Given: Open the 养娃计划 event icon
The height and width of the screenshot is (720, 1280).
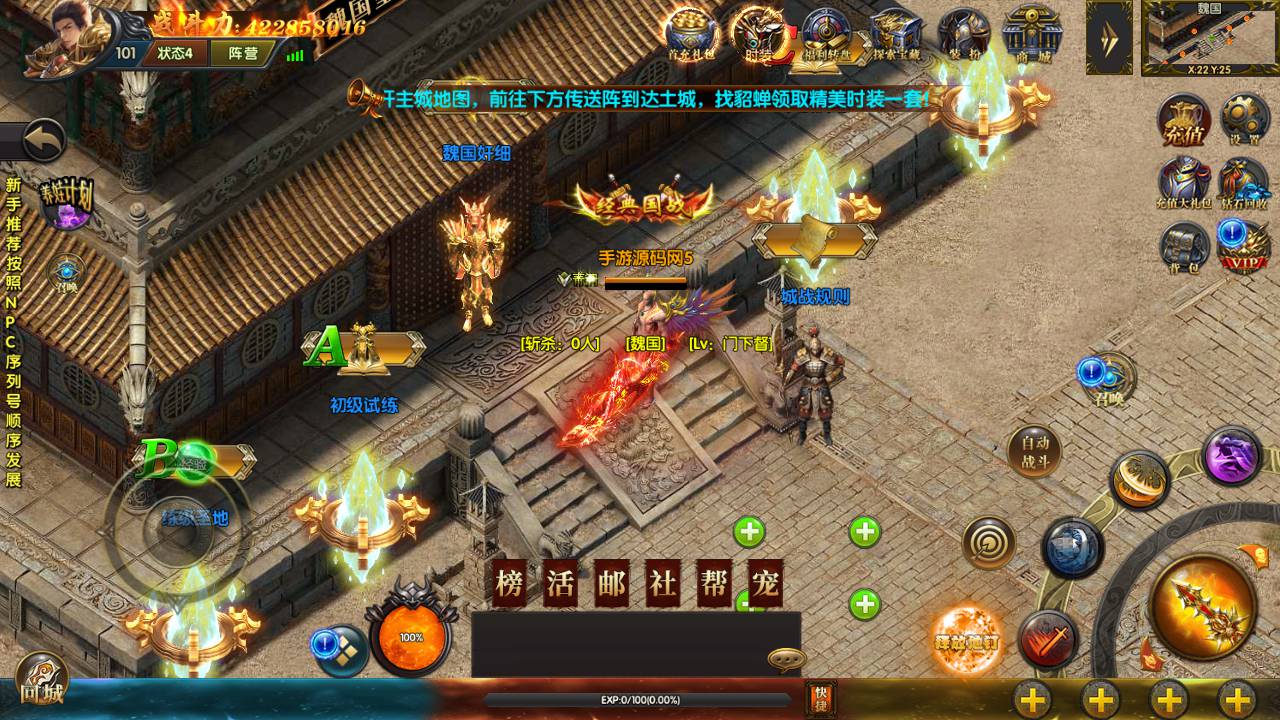Looking at the screenshot, I should tap(67, 199).
